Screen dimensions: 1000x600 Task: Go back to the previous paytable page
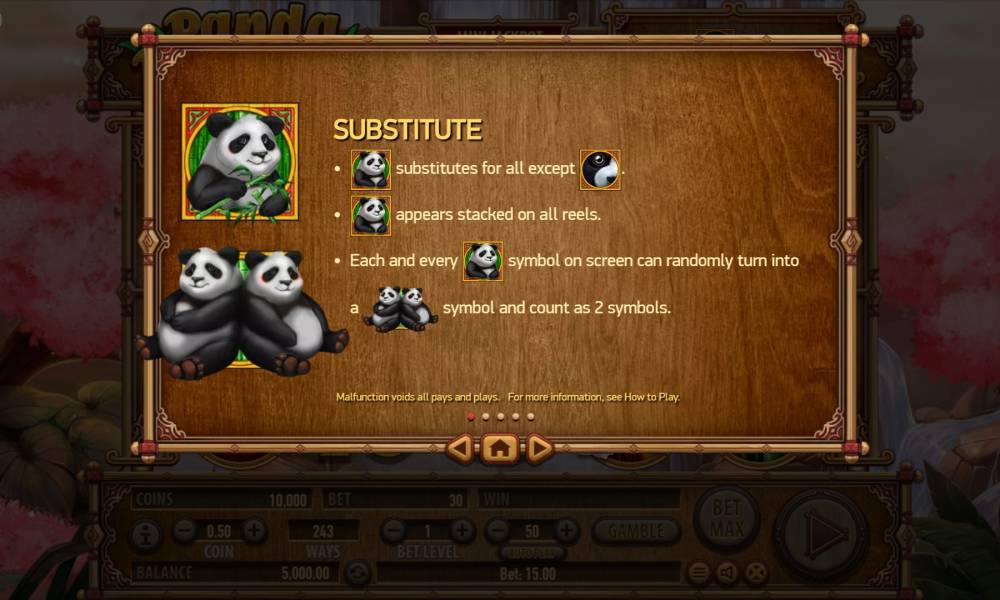tap(459, 449)
